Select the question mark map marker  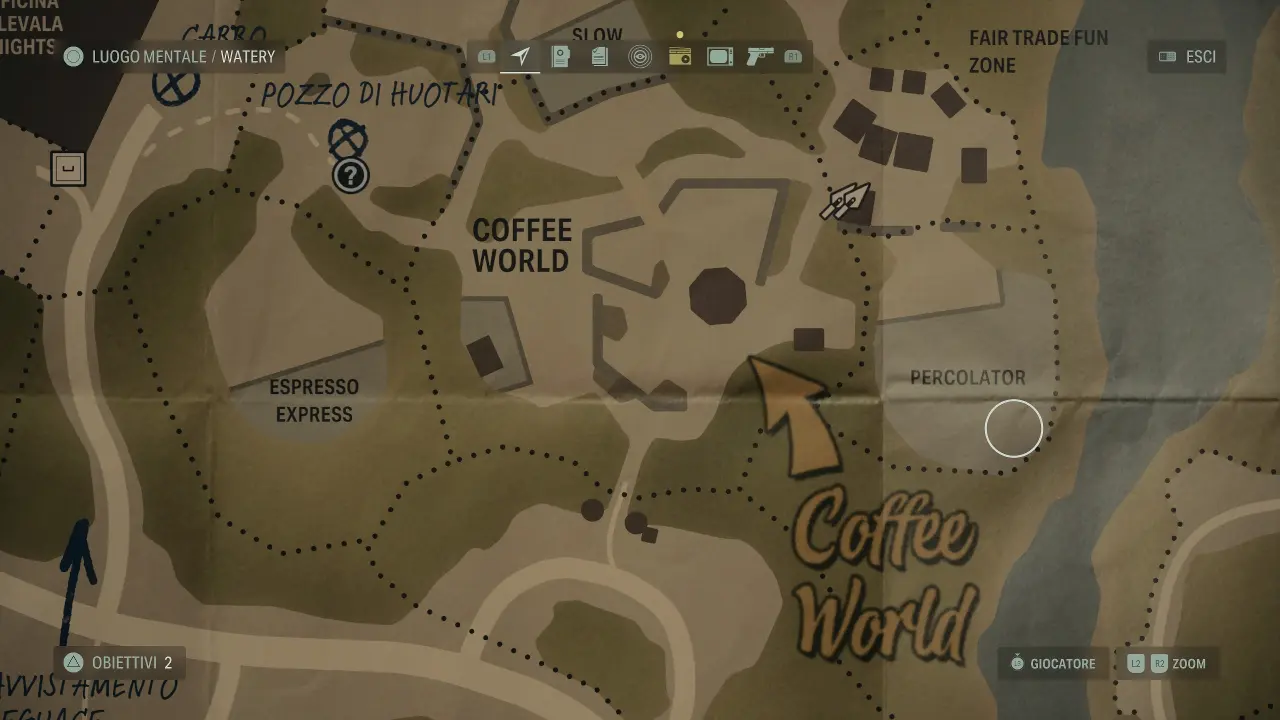(350, 176)
